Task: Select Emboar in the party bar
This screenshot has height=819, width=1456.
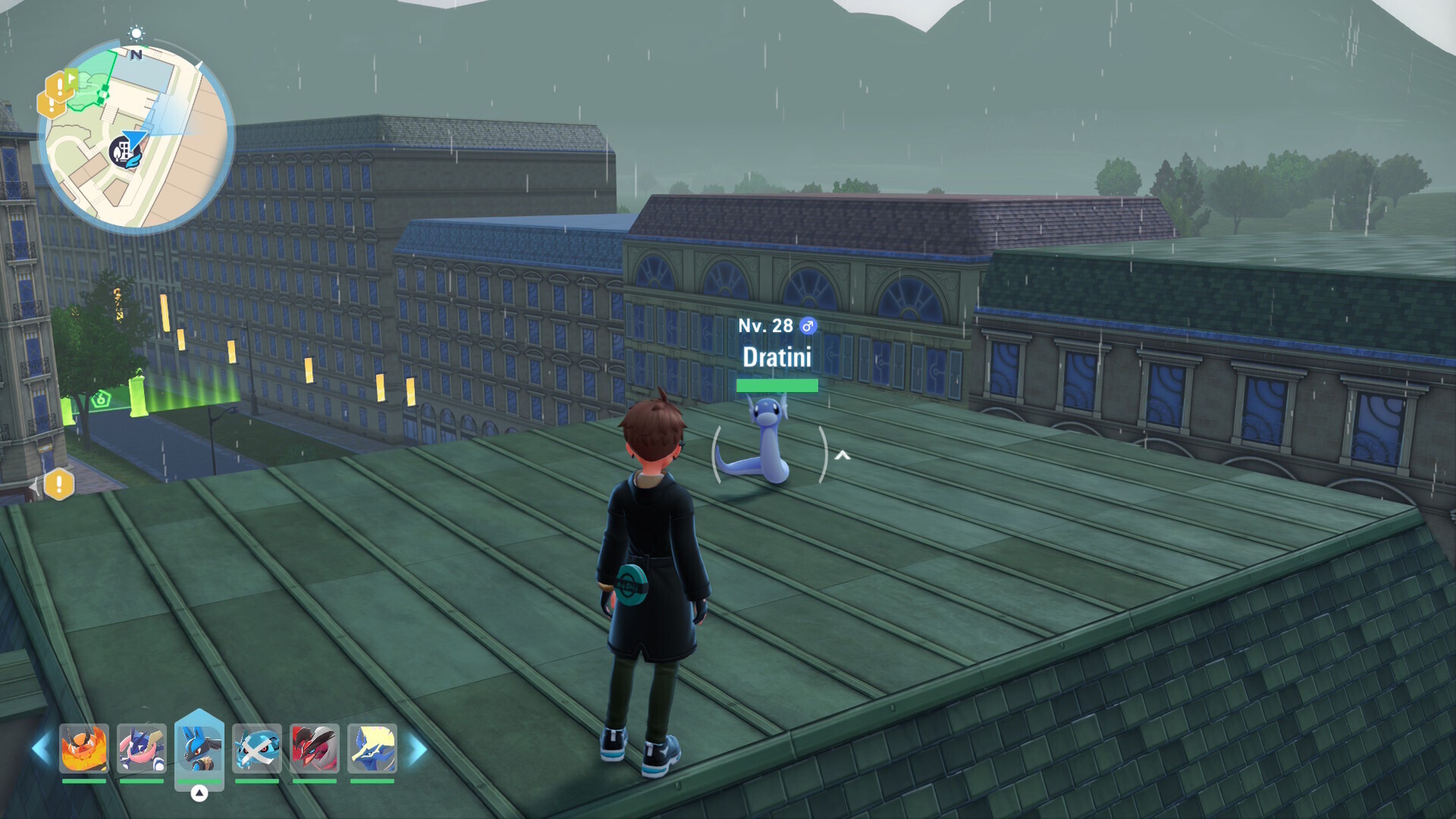Action: (x=84, y=748)
